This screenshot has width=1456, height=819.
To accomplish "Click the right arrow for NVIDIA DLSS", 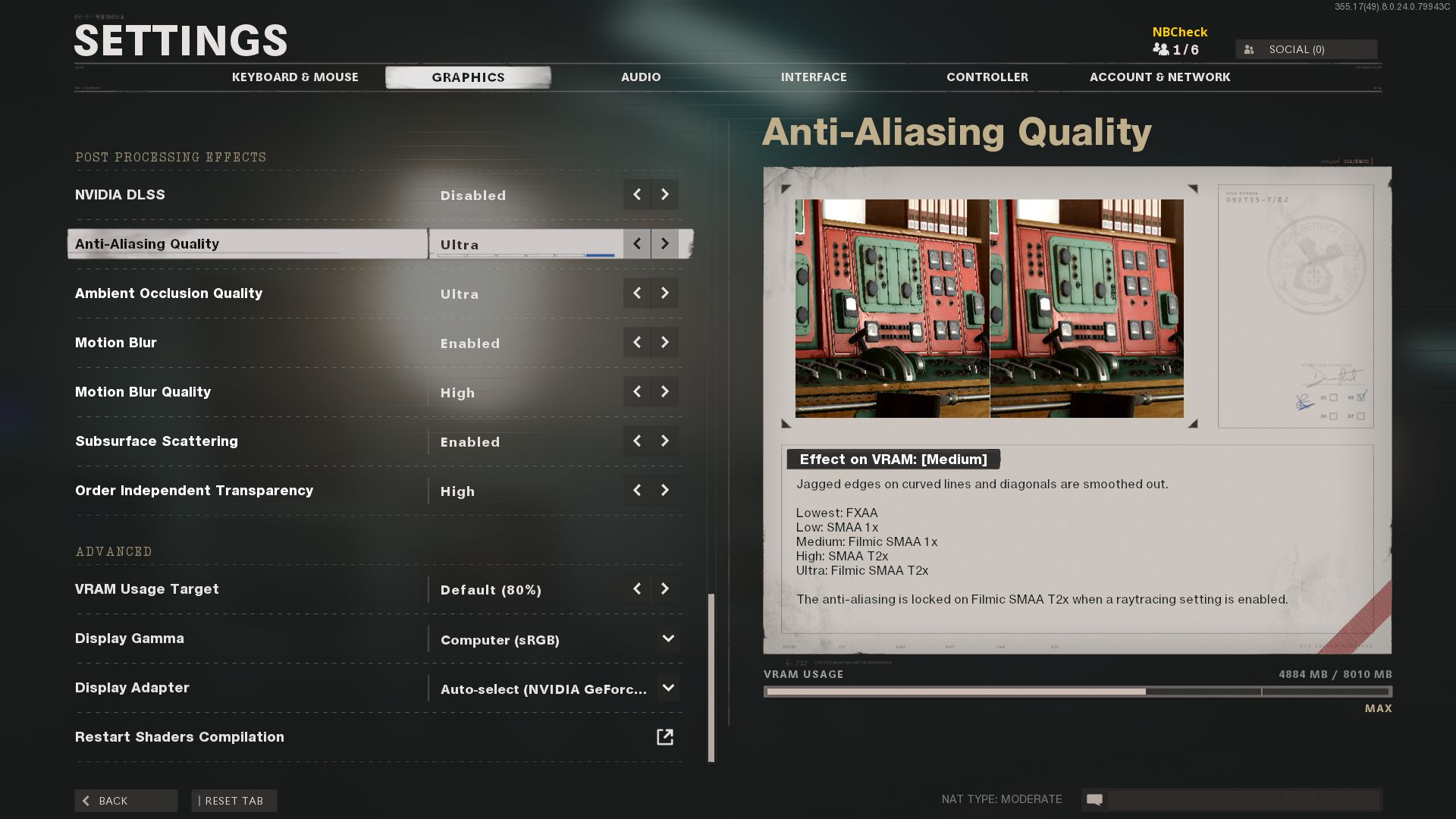I will pos(665,195).
